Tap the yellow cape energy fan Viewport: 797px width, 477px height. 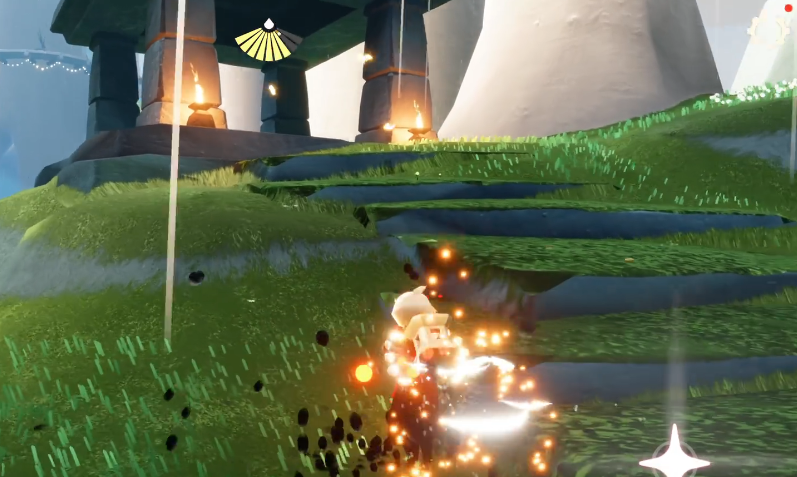tap(268, 43)
